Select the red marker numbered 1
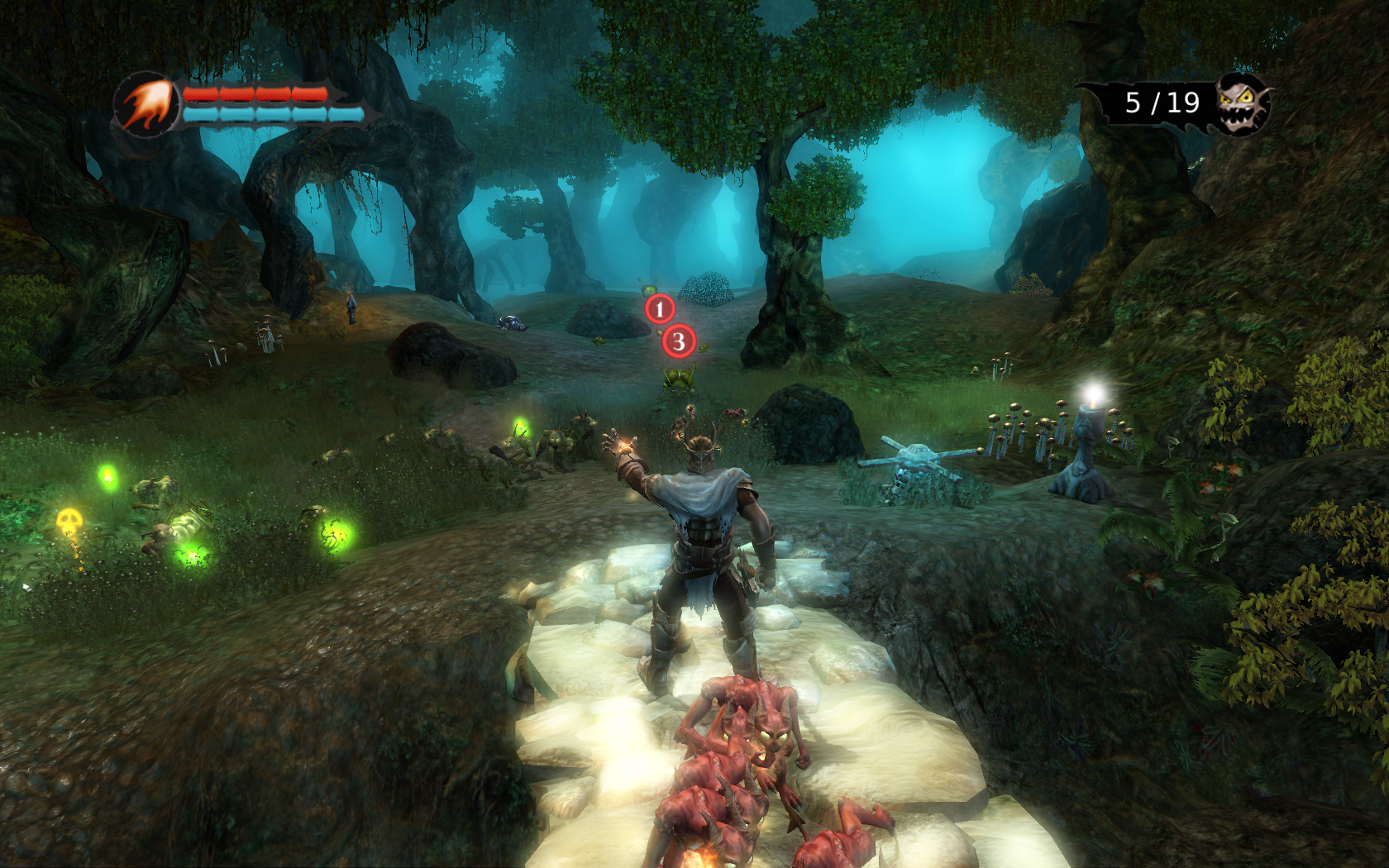Image resolution: width=1389 pixels, height=868 pixels. click(x=660, y=310)
